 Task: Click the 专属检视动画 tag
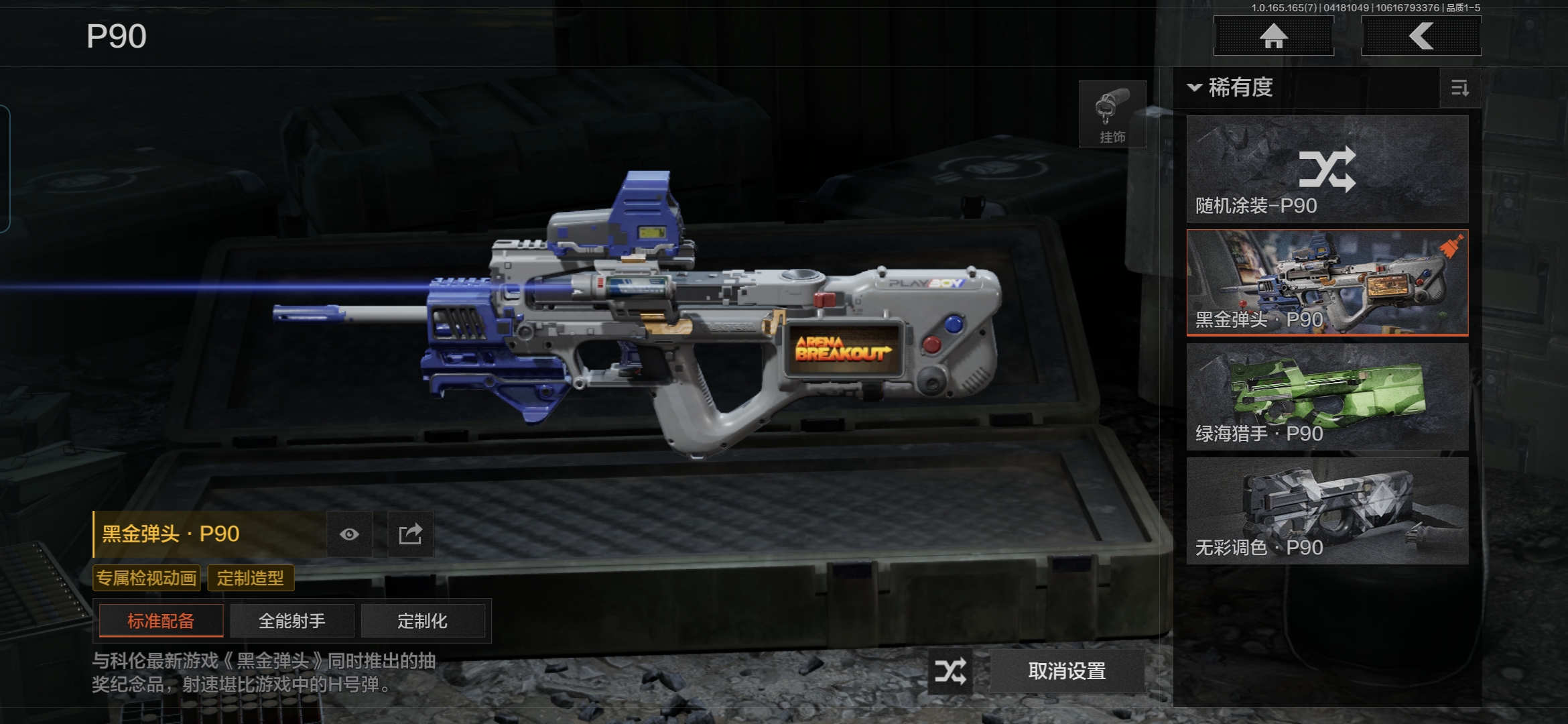147,578
